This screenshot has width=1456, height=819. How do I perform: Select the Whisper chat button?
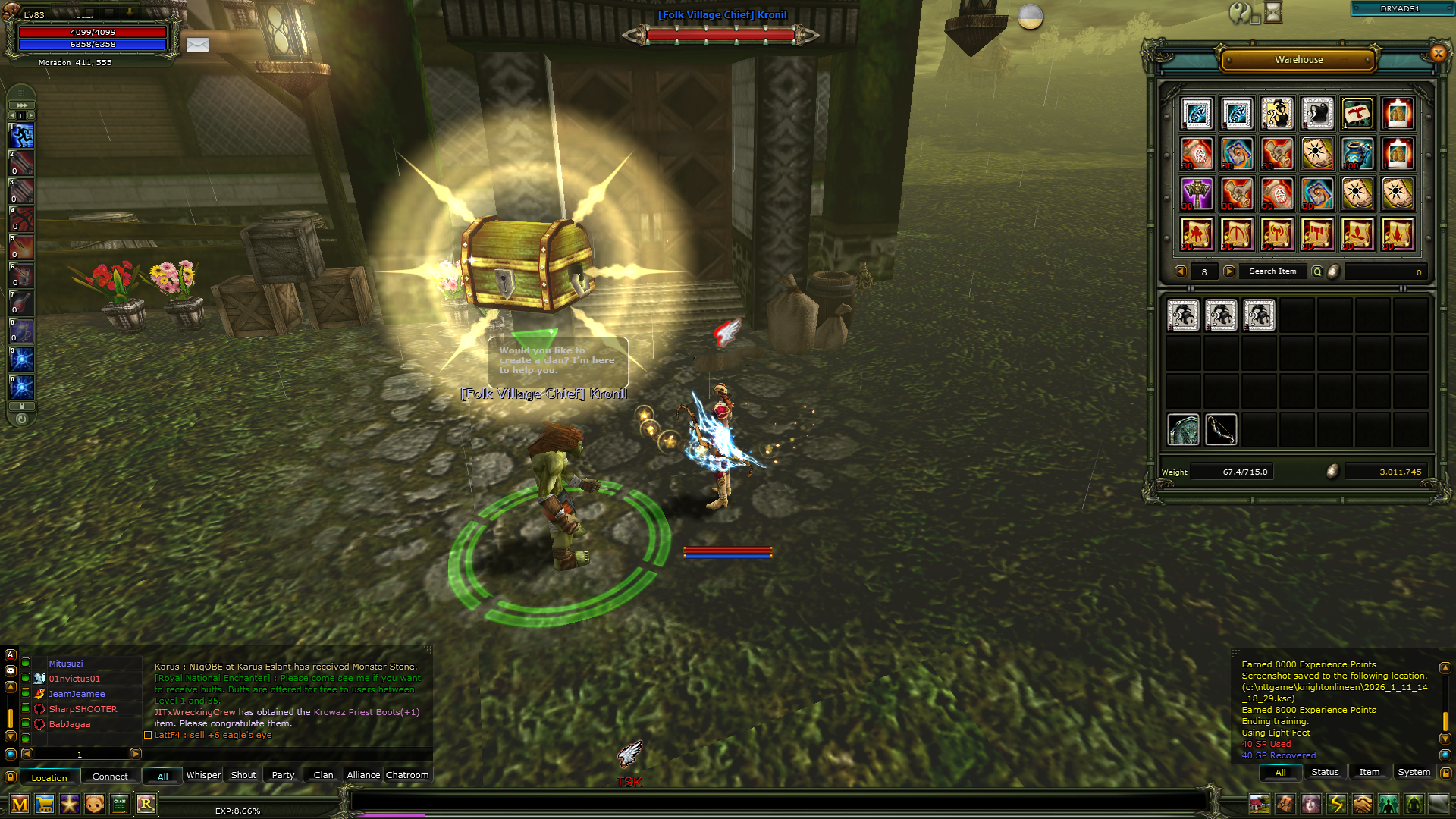pyautogui.click(x=203, y=775)
